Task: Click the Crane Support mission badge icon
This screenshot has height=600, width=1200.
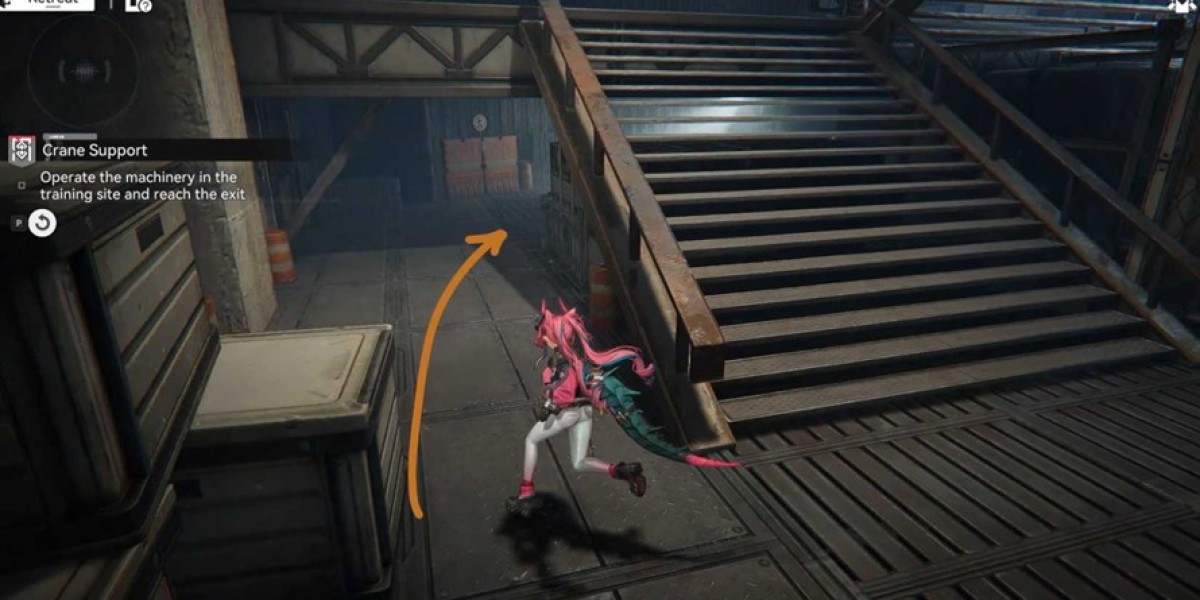Action: pos(22,150)
